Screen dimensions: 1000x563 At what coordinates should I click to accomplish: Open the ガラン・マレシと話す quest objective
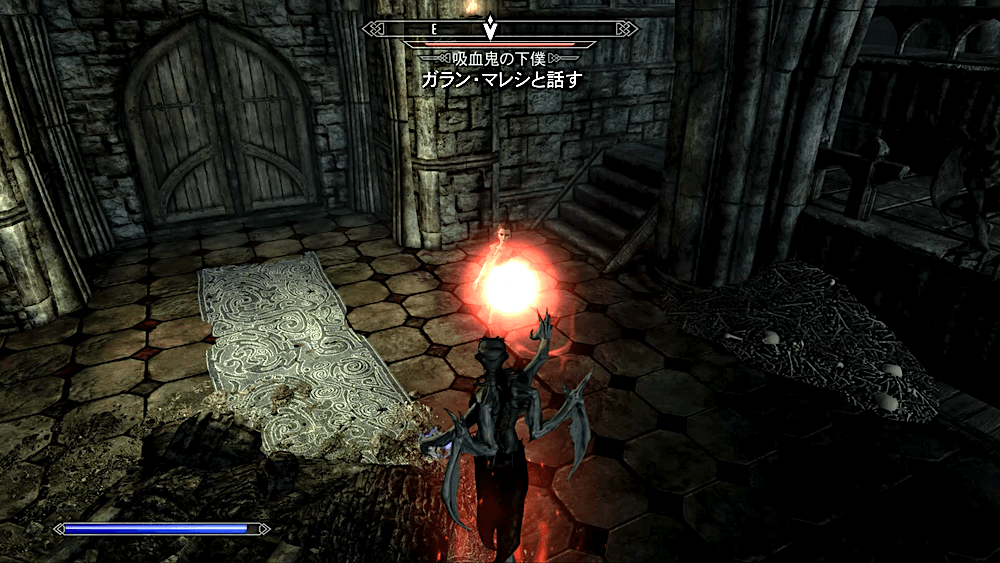tap(500, 79)
